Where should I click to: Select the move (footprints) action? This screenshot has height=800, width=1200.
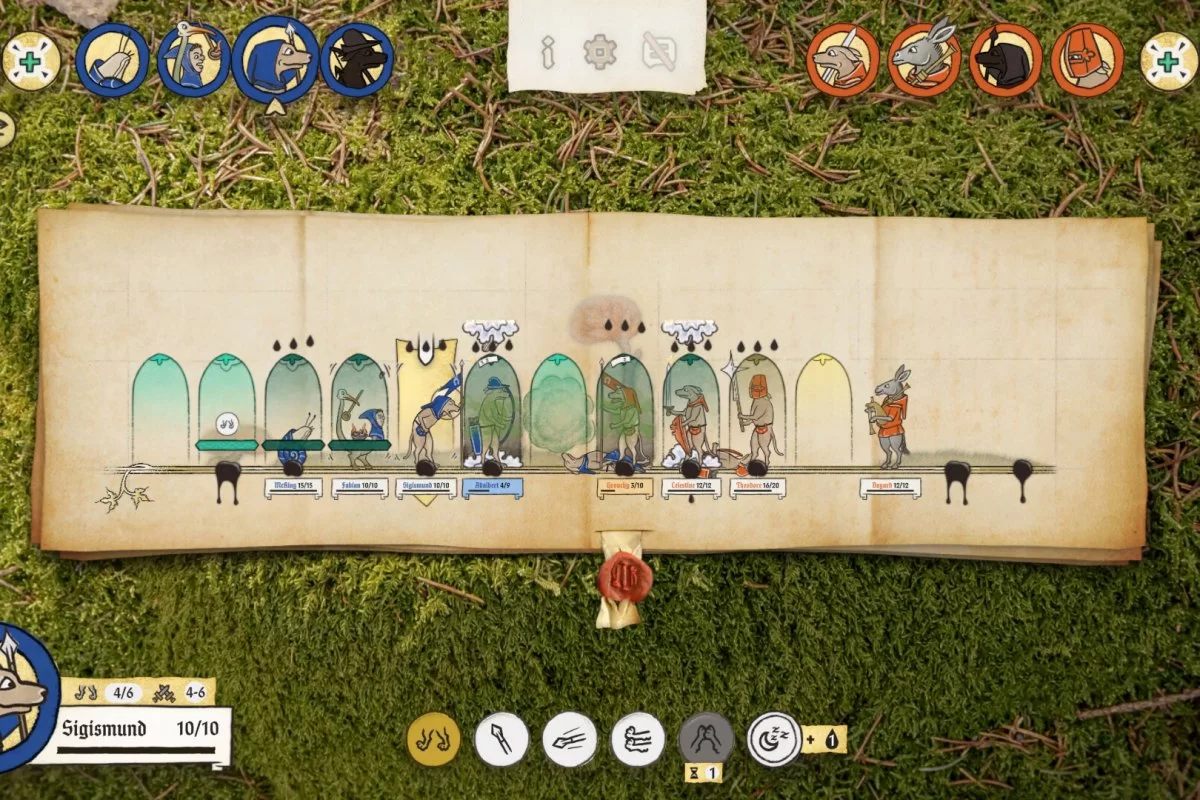click(x=434, y=739)
